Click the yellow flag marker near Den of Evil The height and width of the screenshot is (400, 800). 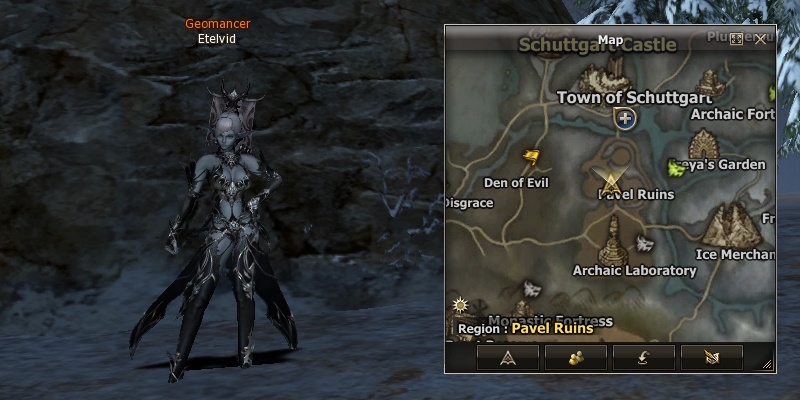point(532,157)
